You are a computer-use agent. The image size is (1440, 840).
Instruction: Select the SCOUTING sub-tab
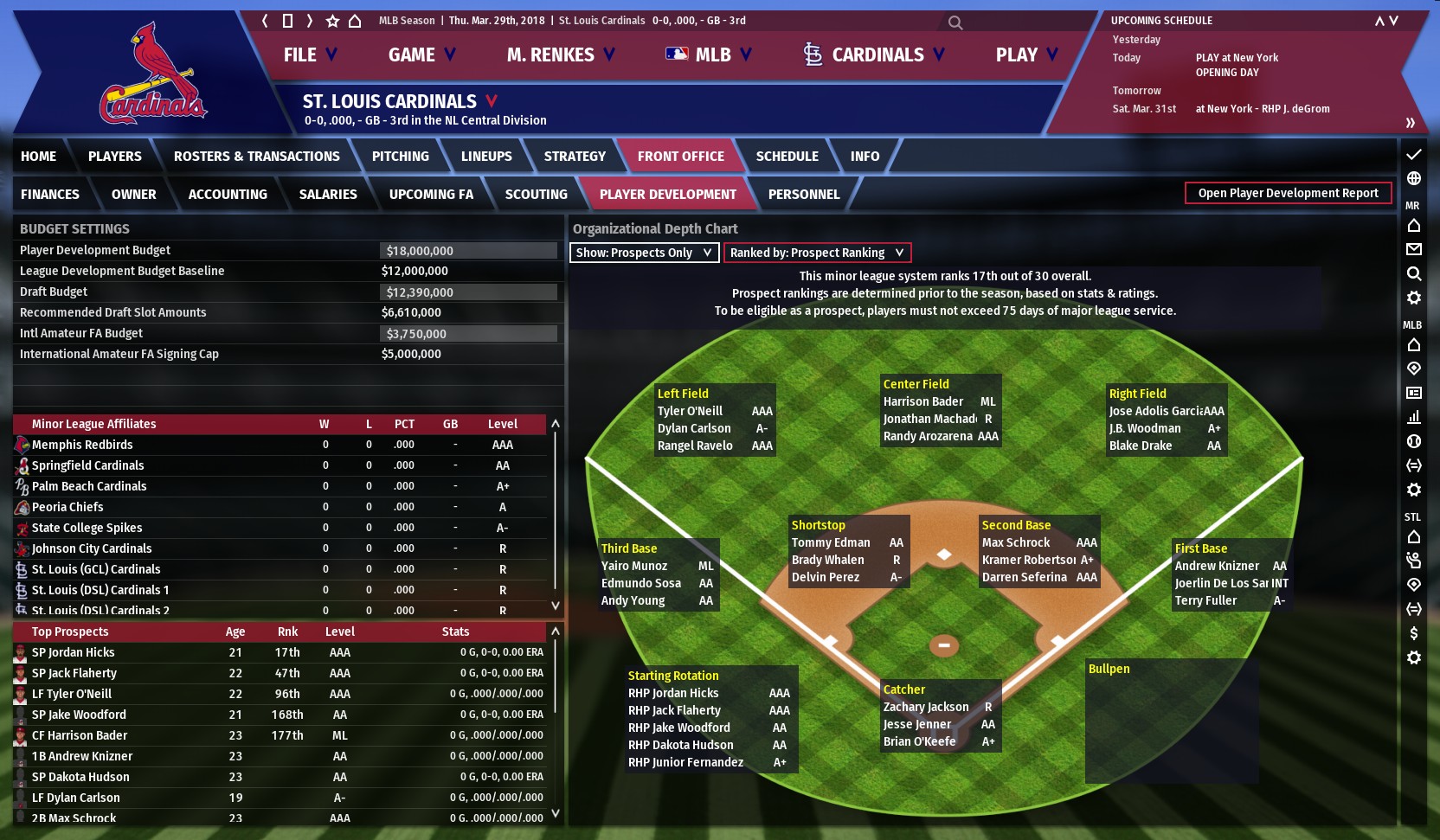click(536, 195)
